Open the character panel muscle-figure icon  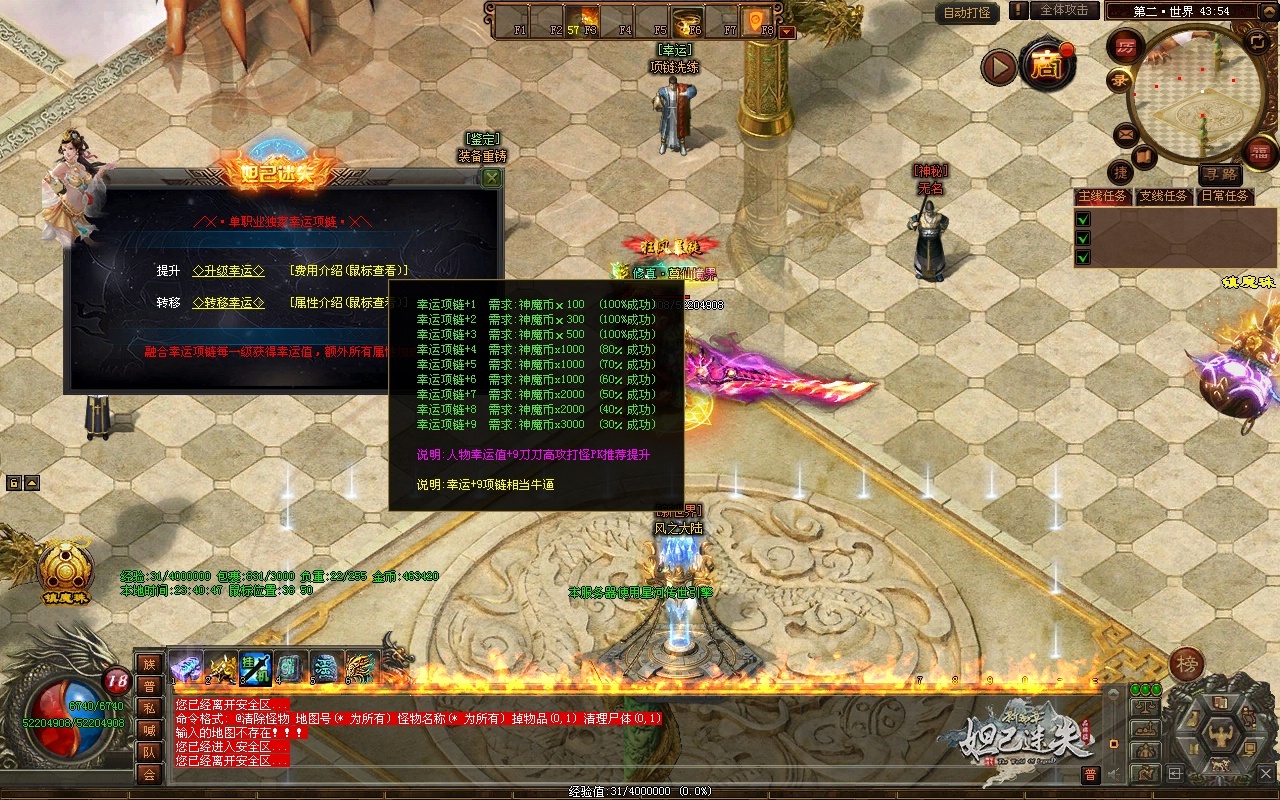click(x=1219, y=735)
